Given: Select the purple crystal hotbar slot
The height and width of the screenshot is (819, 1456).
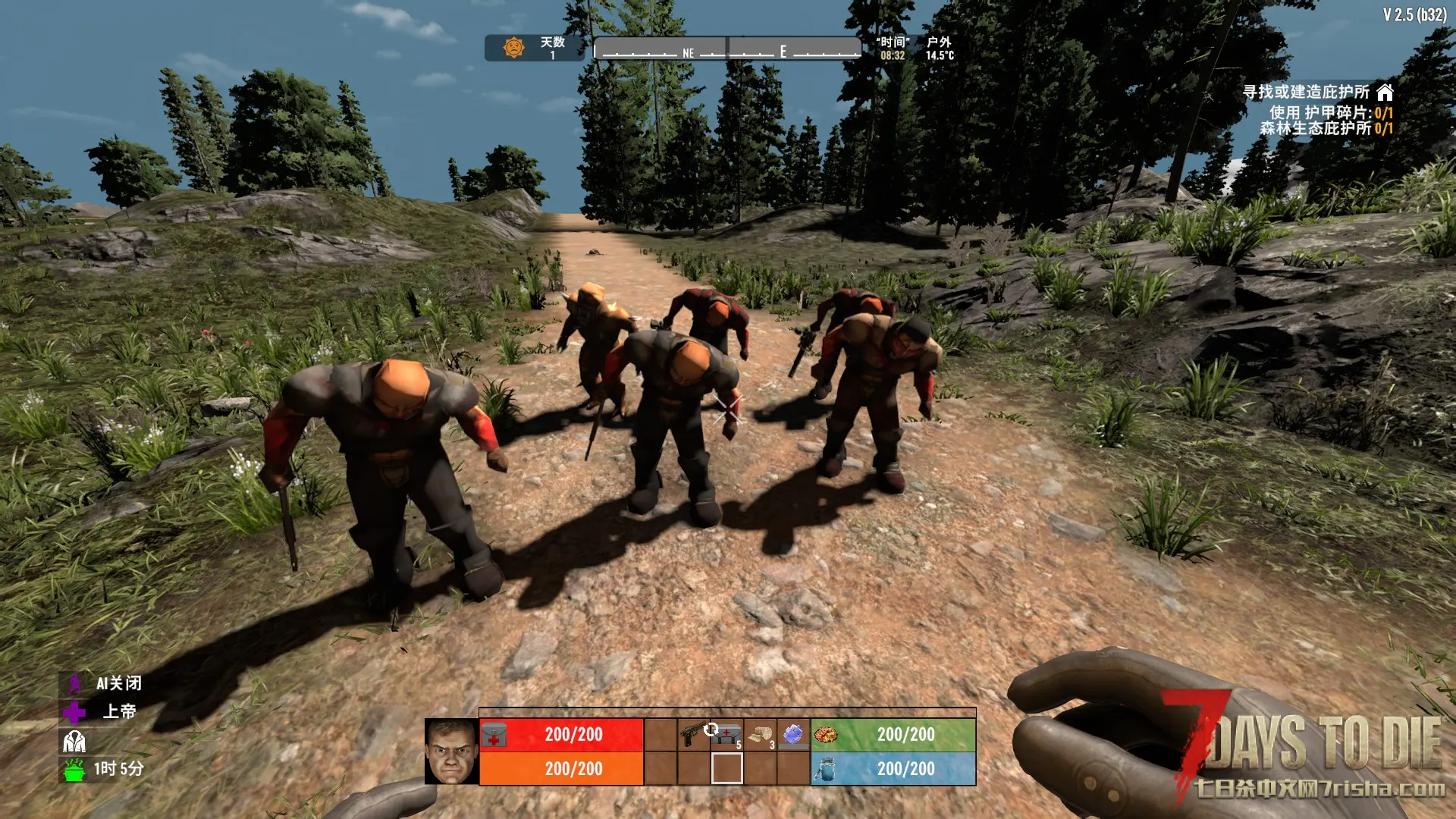Looking at the screenshot, I should [x=793, y=734].
